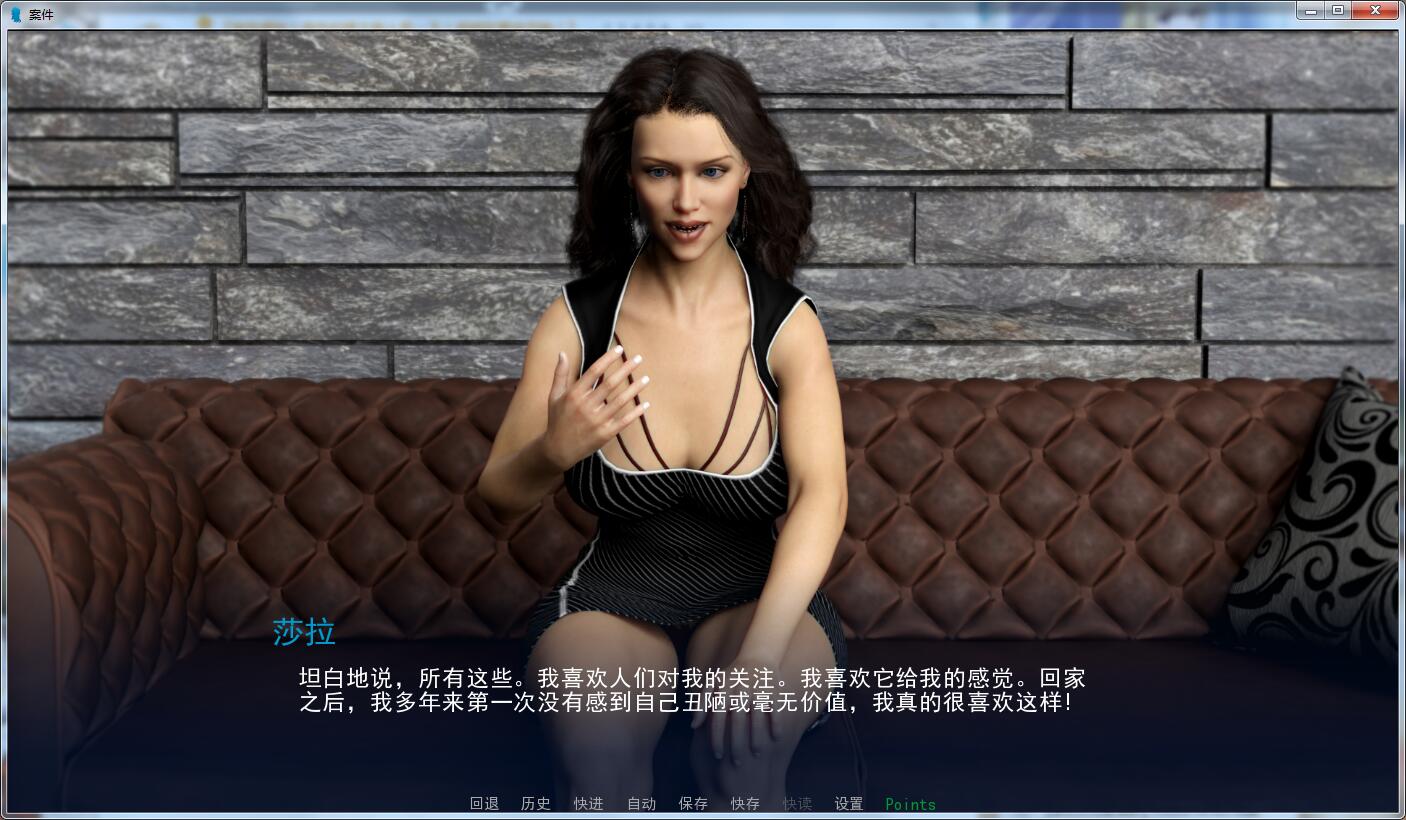Perform a 快存 quick save
1406x820 pixels.
(x=744, y=803)
